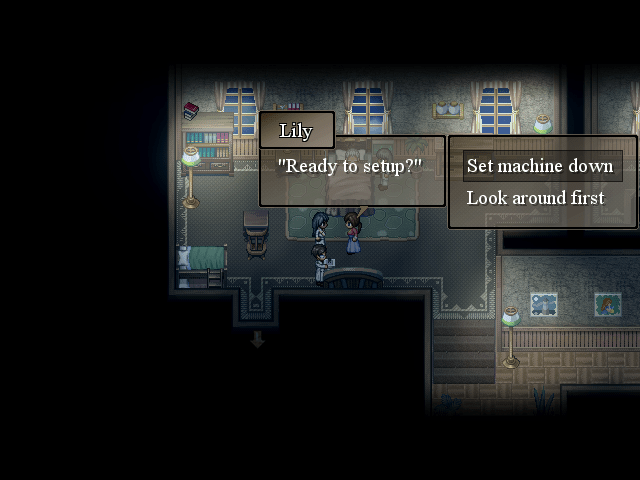Select "Look around first" reply

pyautogui.click(x=536, y=198)
